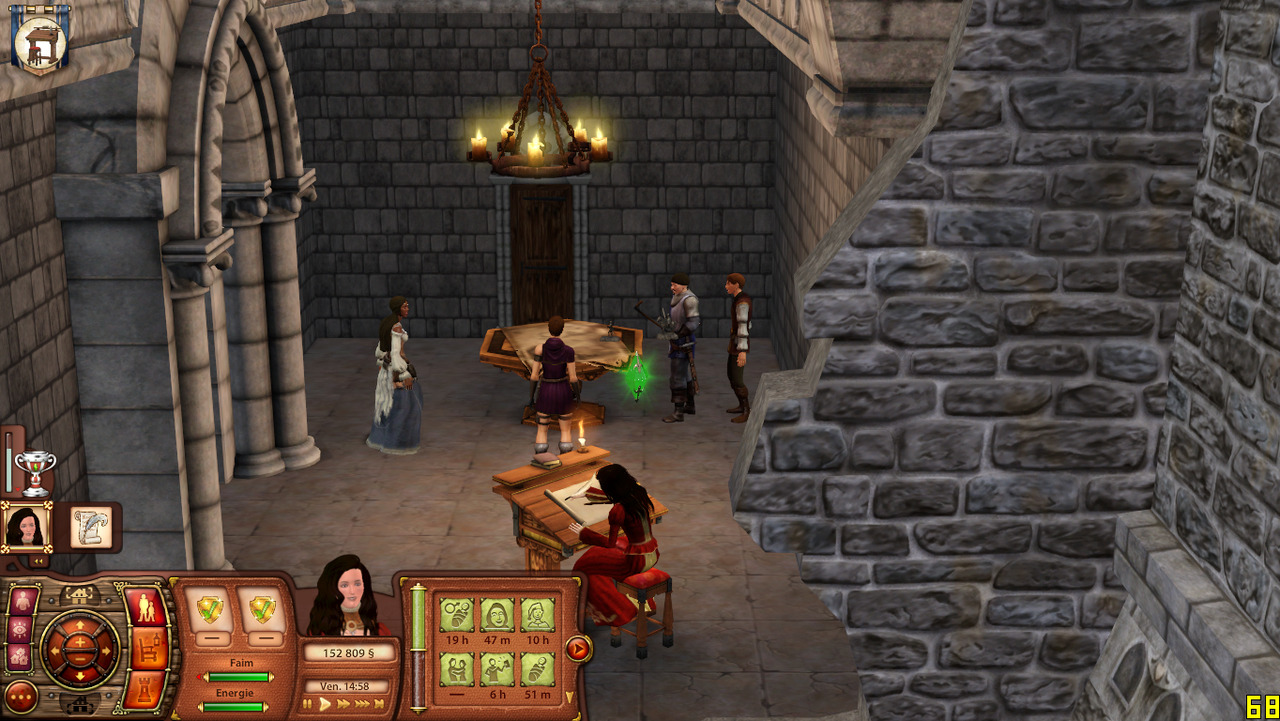The width and height of the screenshot is (1280, 721).
Task: Switch to the kingdom castle tower tab
Action: pyautogui.click(x=146, y=689)
